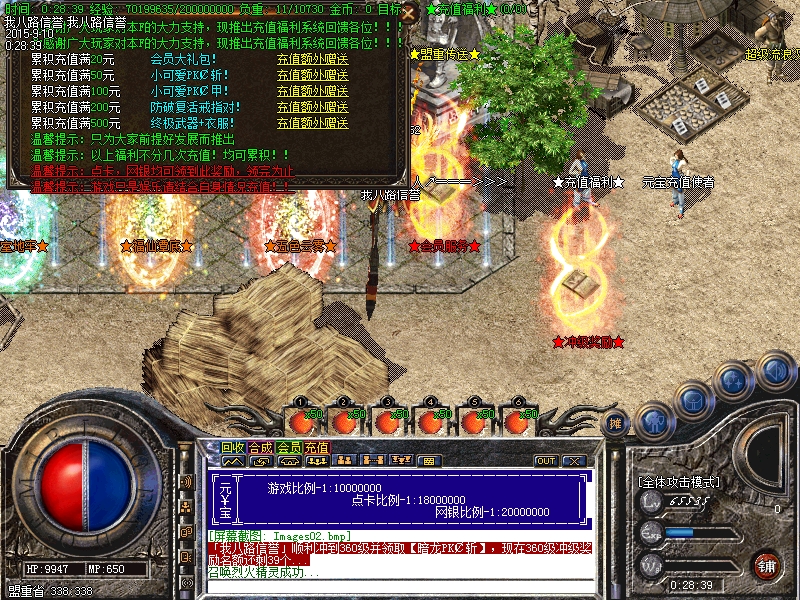Viewport: 800px width, 600px height.
Task: Use the potion in hotbar slot 6
Action: (518, 421)
